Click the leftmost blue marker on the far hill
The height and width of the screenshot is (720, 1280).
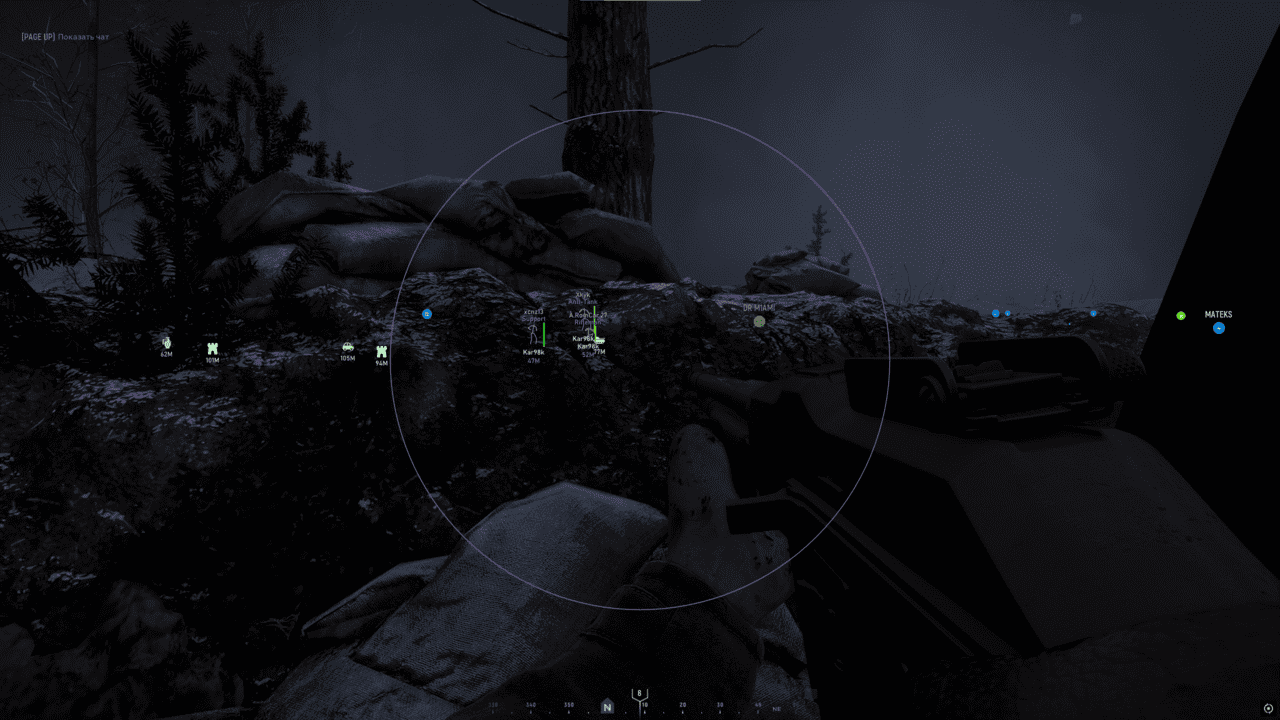[995, 312]
